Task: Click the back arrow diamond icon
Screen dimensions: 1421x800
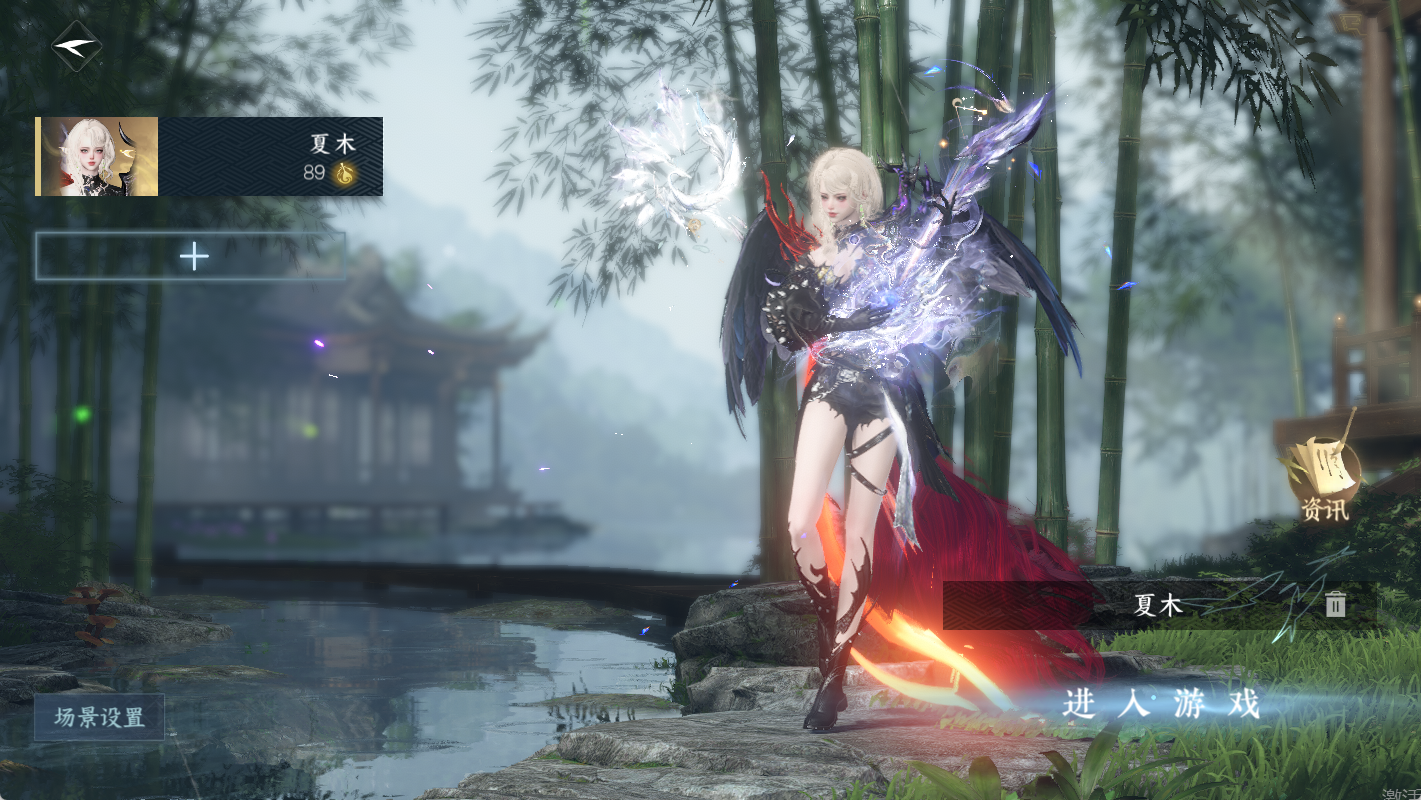Action: click(77, 46)
